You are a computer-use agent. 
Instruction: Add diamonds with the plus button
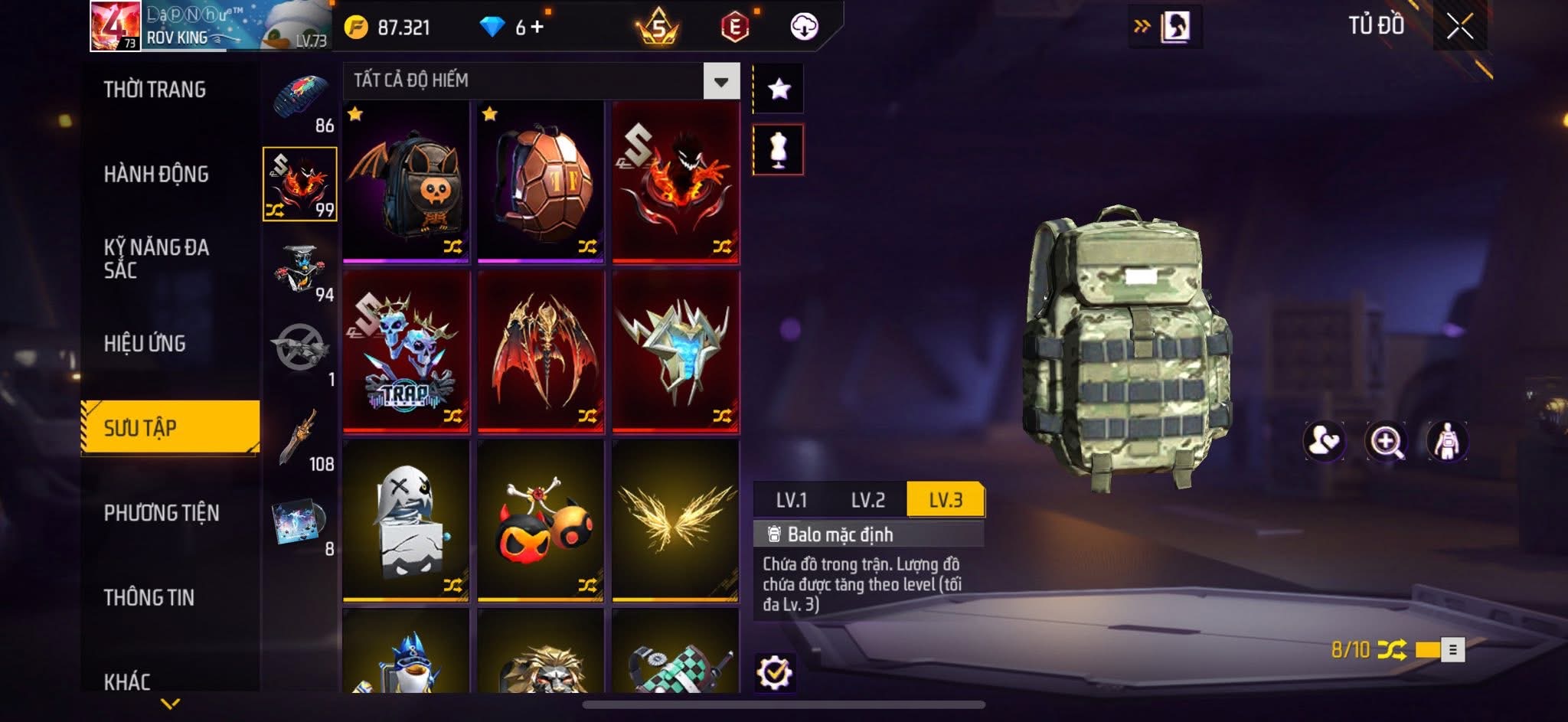coord(537,28)
